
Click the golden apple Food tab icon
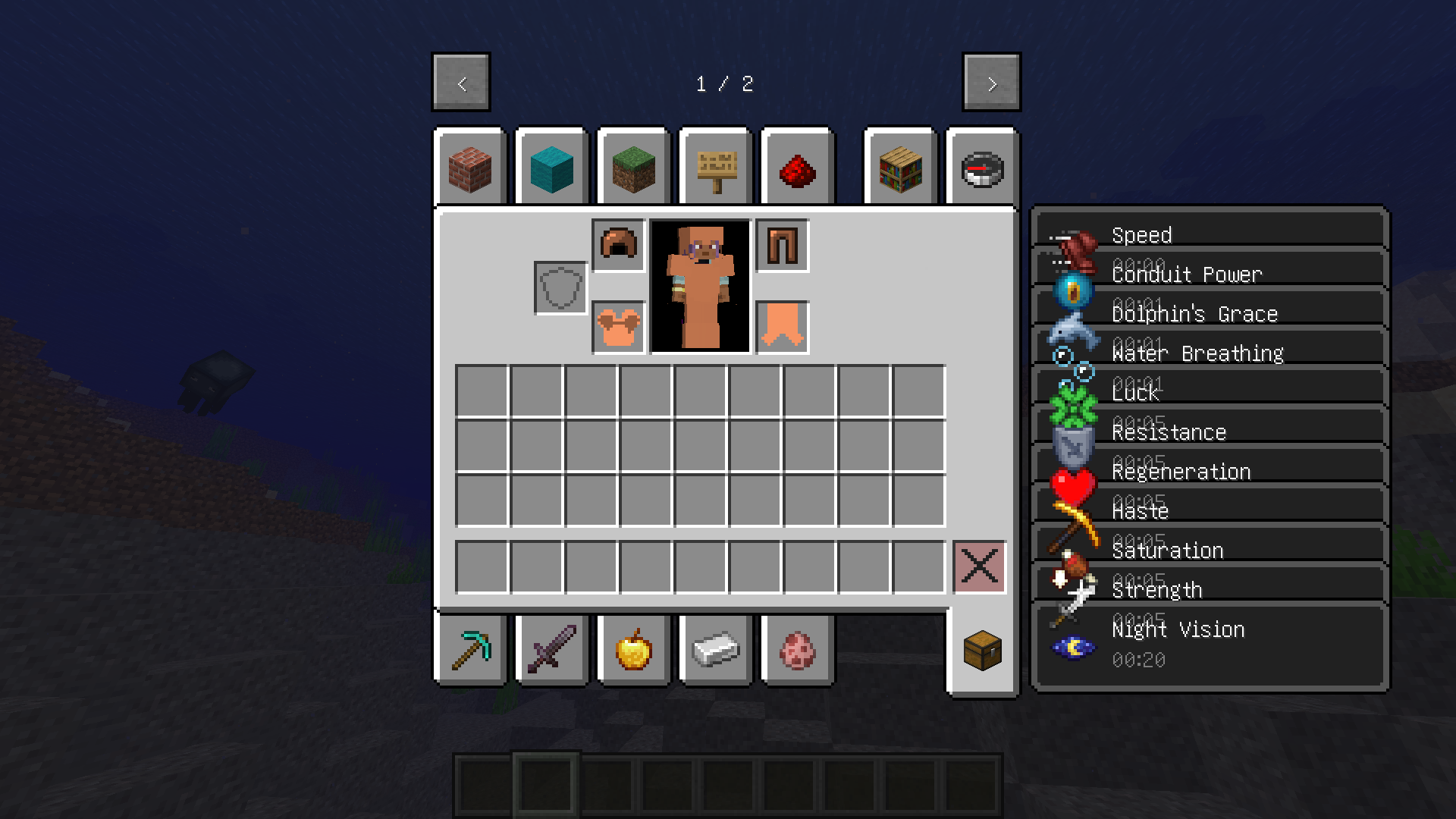point(633,649)
